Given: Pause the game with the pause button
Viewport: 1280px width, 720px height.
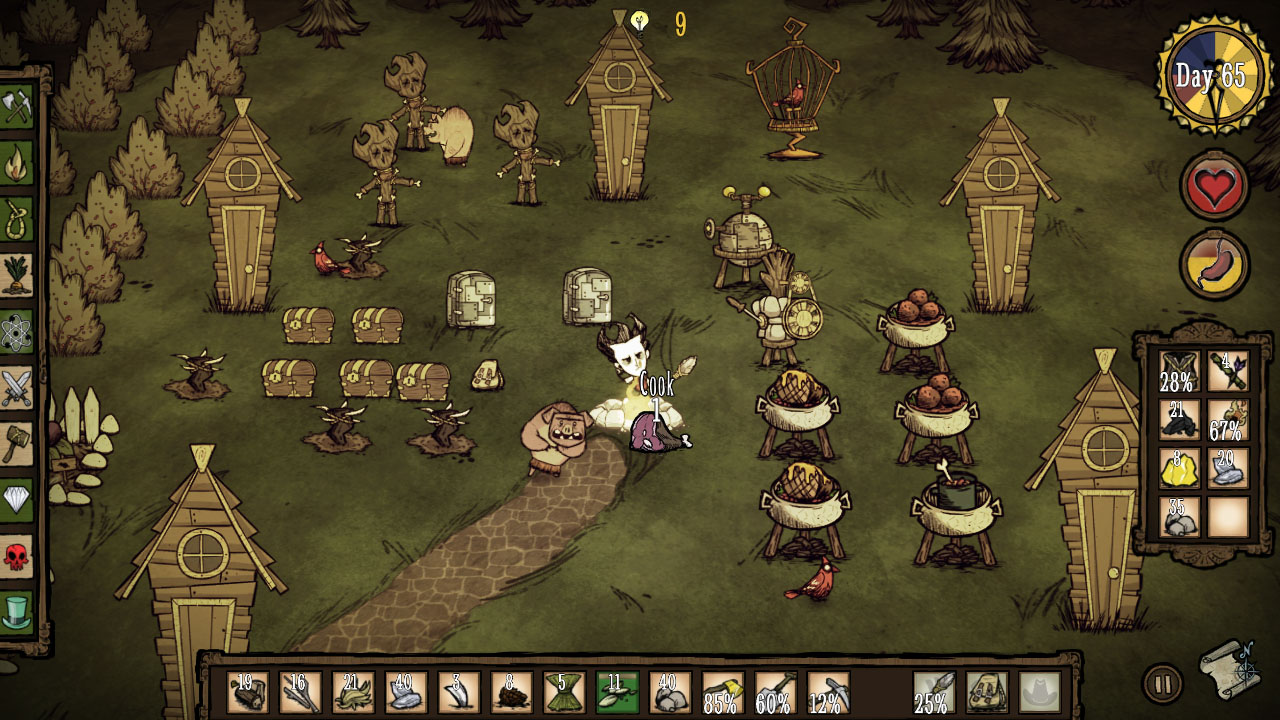Looking at the screenshot, I should click(1162, 685).
